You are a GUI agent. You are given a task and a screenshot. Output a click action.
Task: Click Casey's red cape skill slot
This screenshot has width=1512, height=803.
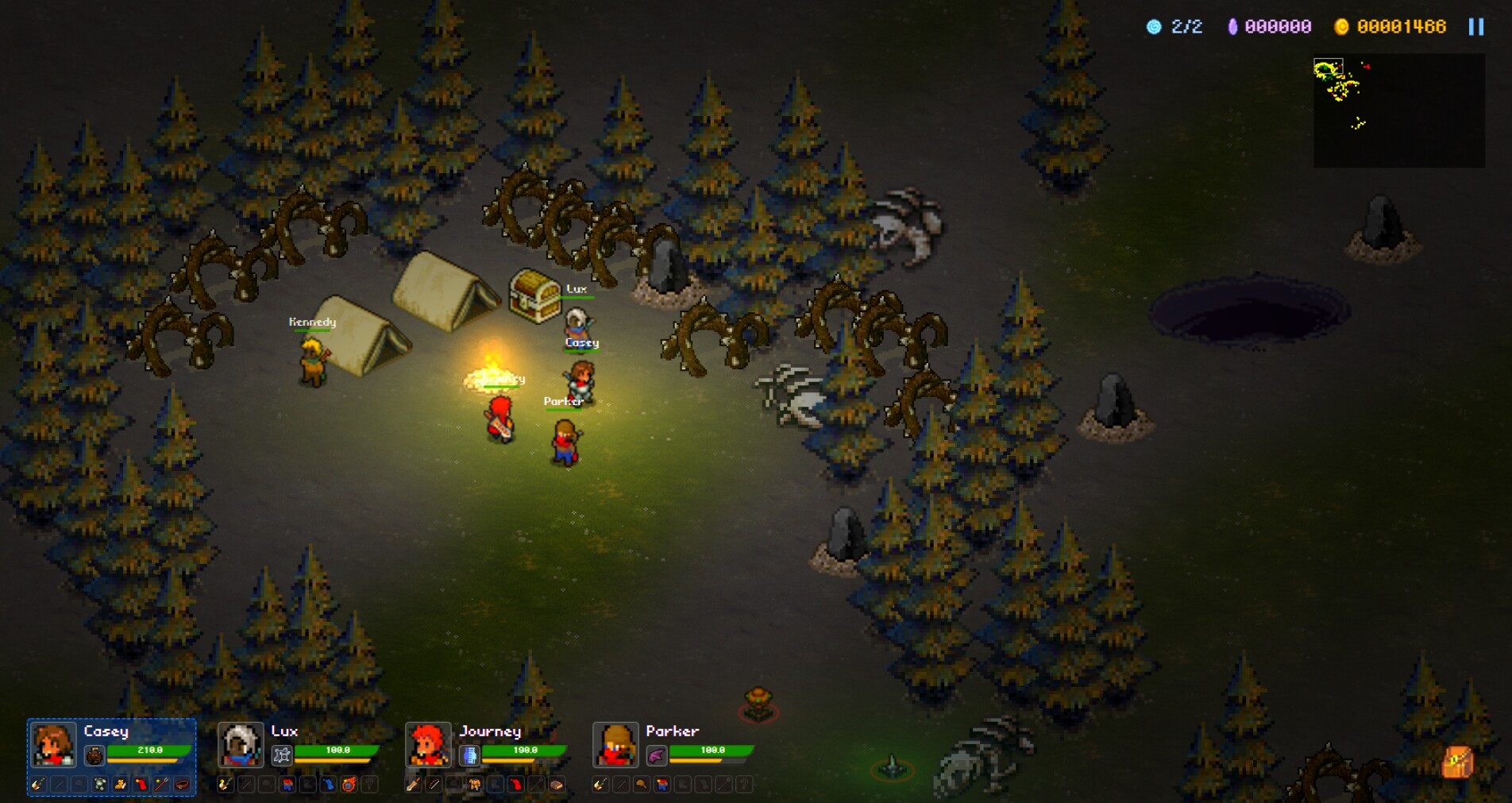point(142,785)
